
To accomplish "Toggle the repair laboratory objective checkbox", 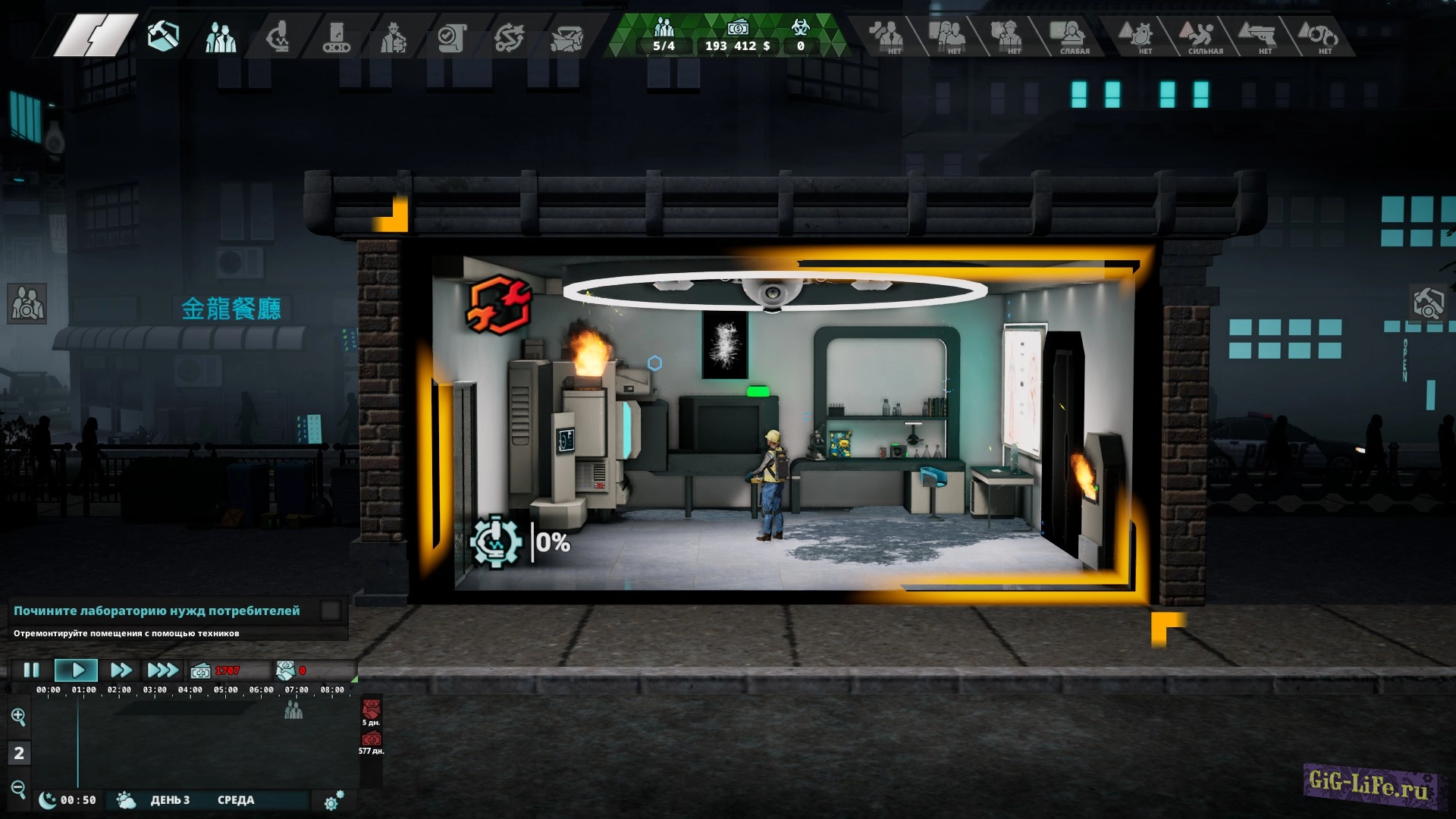I will [x=331, y=610].
